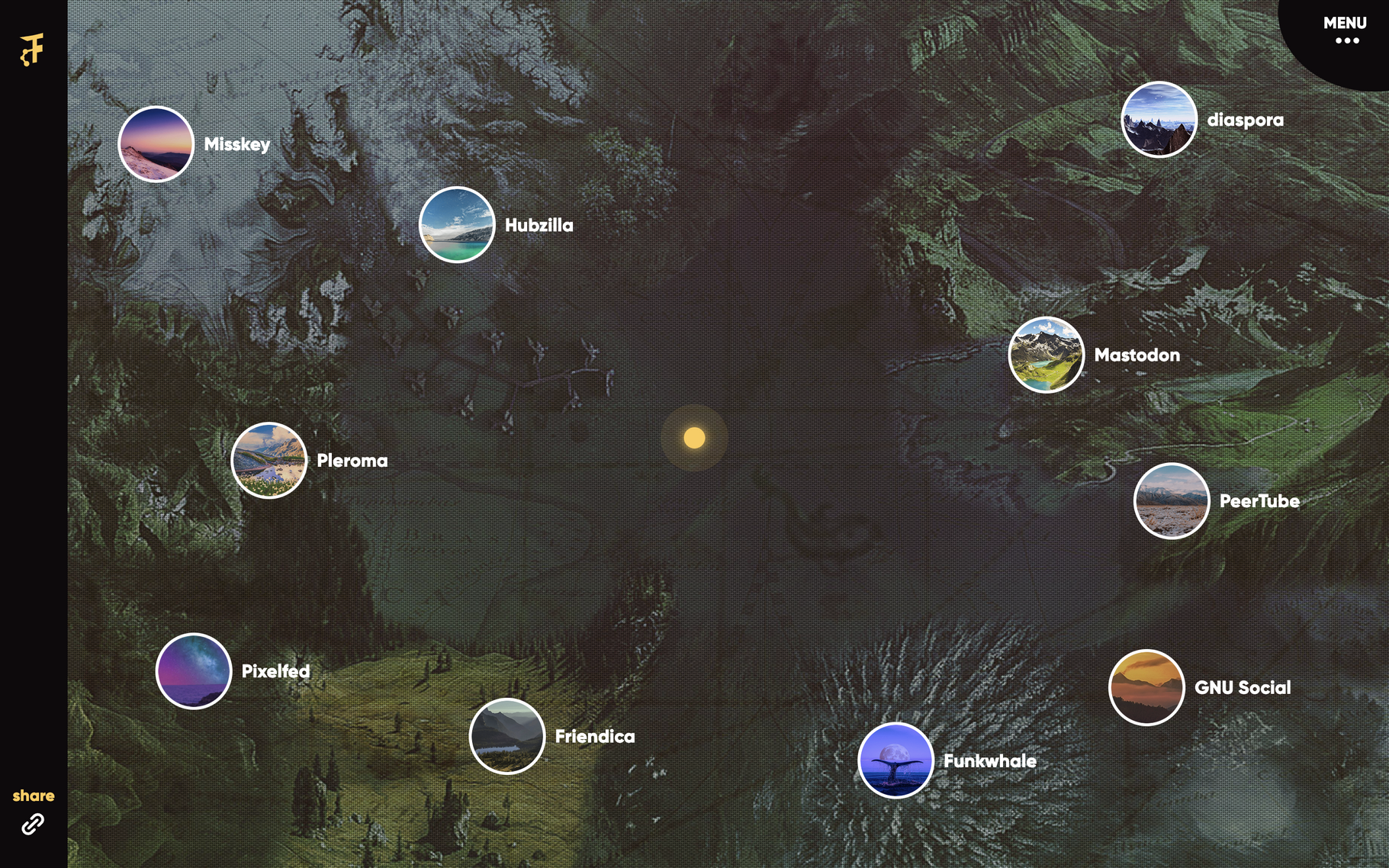
Task: Click the share link icon
Action: click(33, 824)
